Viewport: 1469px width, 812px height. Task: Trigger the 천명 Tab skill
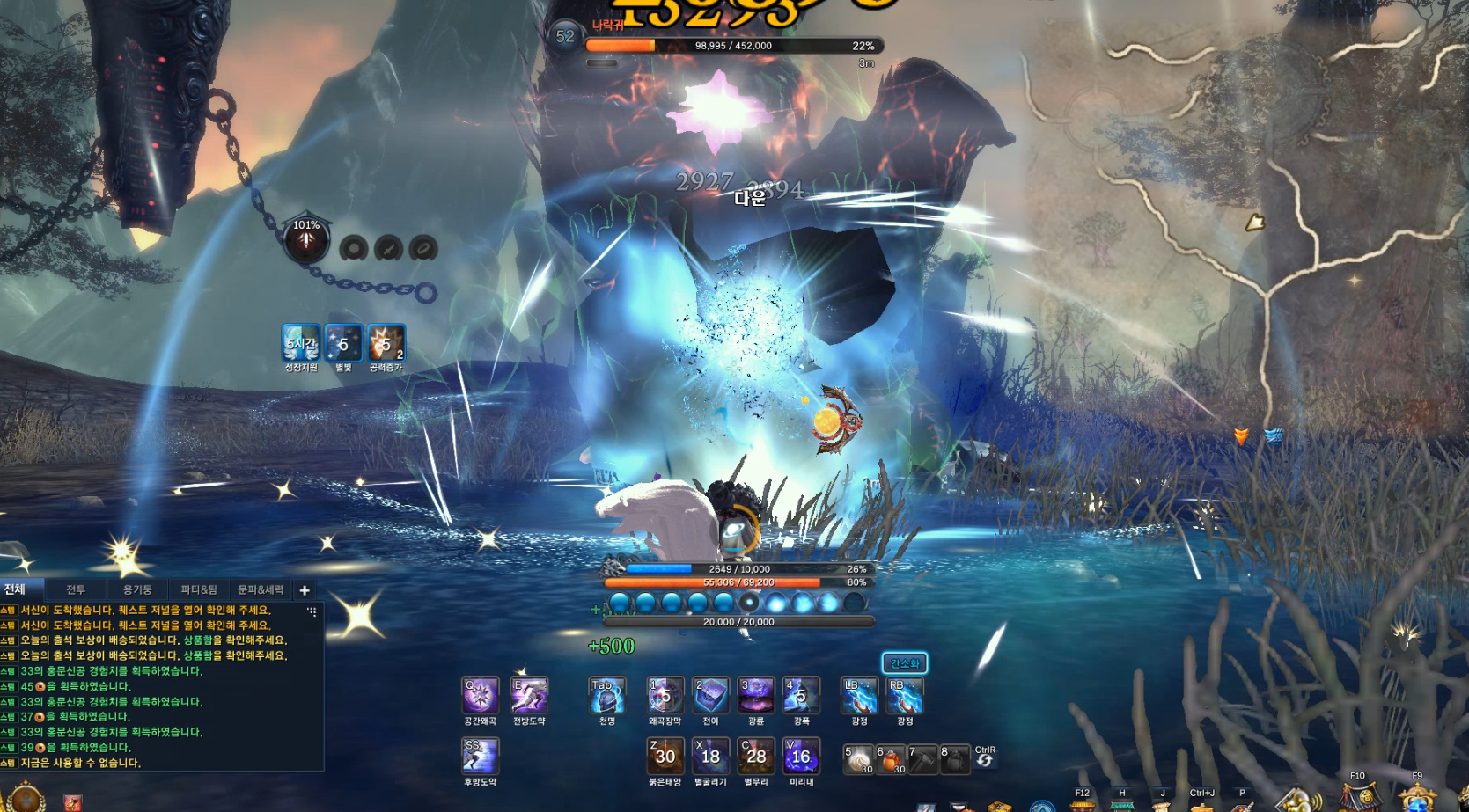click(x=607, y=696)
